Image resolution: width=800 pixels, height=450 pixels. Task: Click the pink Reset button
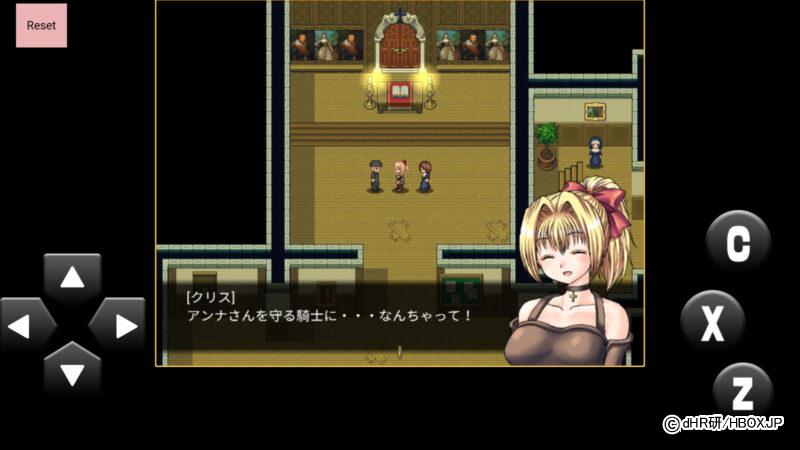pos(41,25)
